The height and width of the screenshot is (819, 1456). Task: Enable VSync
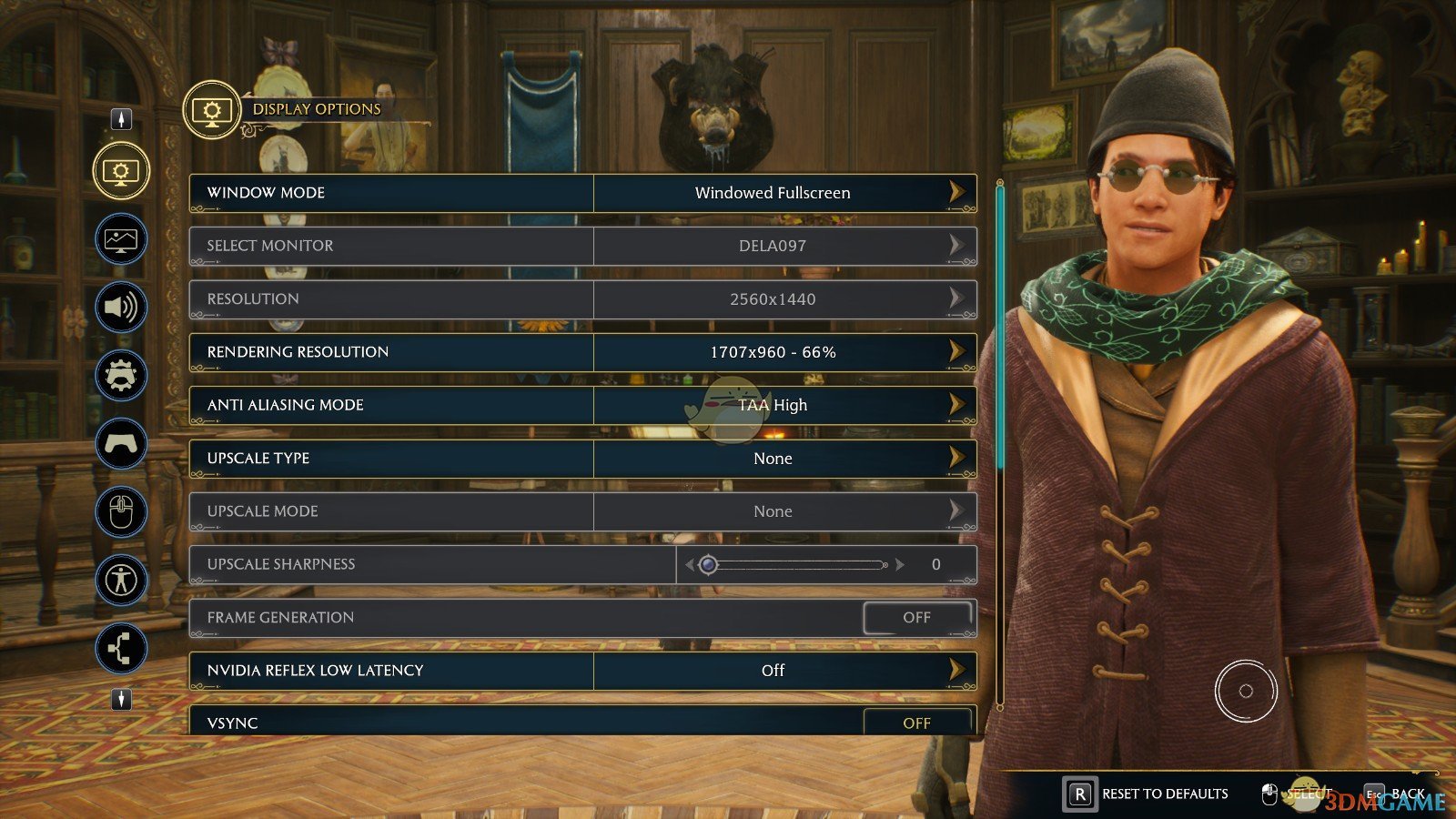(x=917, y=723)
